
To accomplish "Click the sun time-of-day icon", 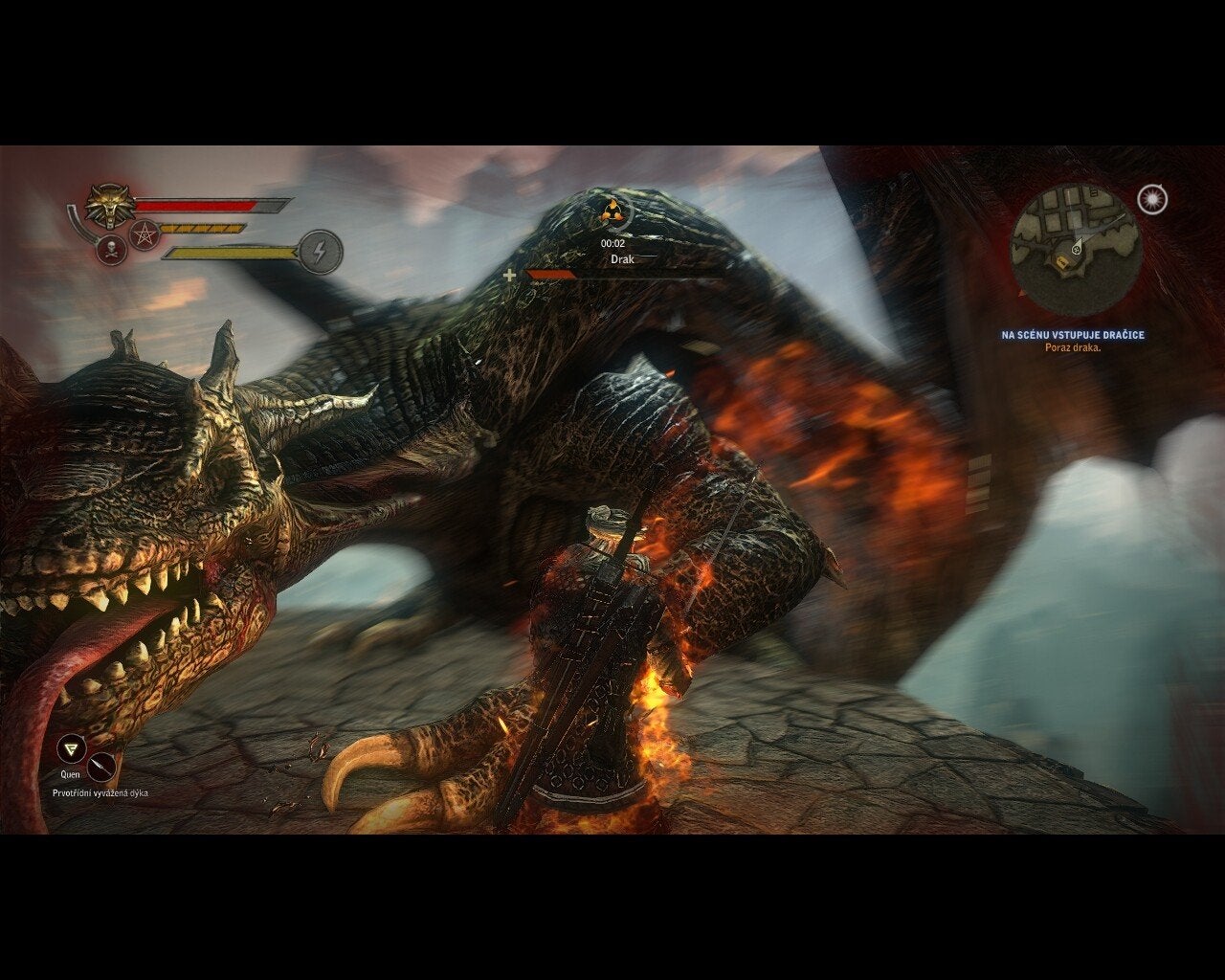I will click(1152, 199).
